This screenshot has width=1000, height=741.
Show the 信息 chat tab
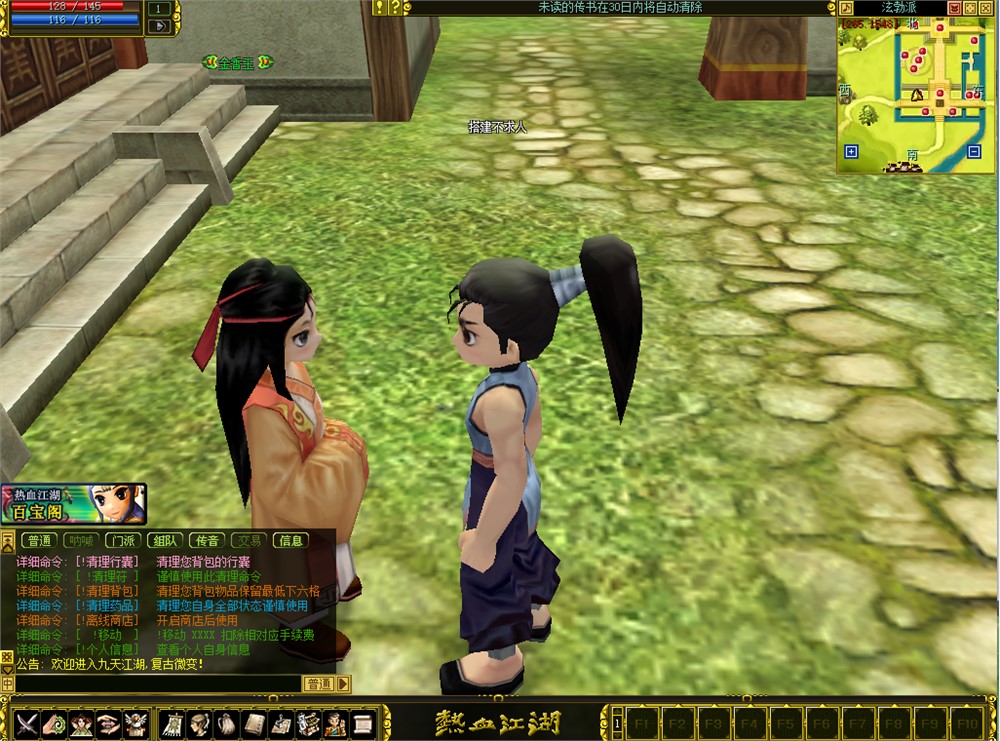coord(291,541)
